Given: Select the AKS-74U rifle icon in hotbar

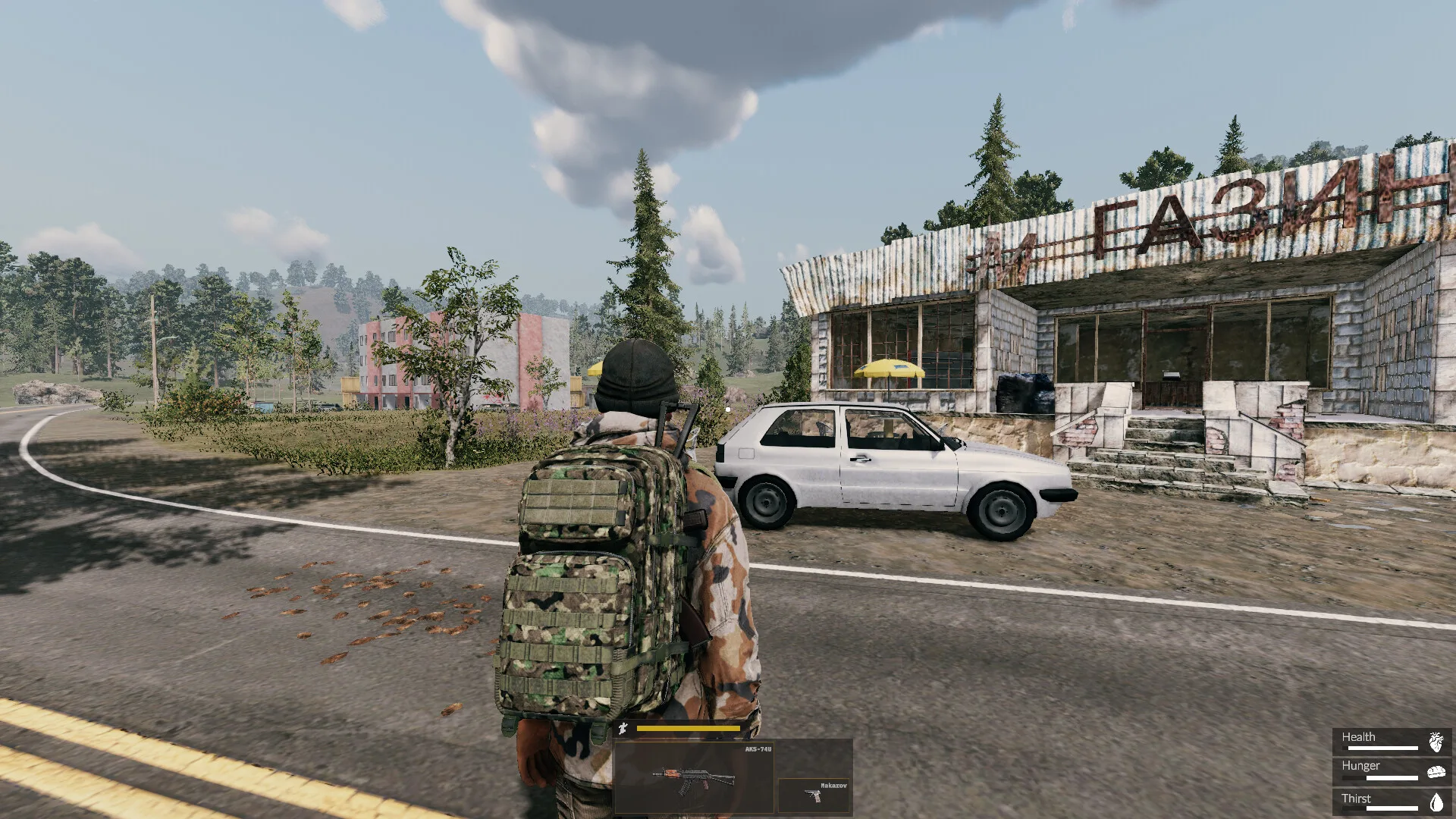Looking at the screenshot, I should tap(694, 777).
